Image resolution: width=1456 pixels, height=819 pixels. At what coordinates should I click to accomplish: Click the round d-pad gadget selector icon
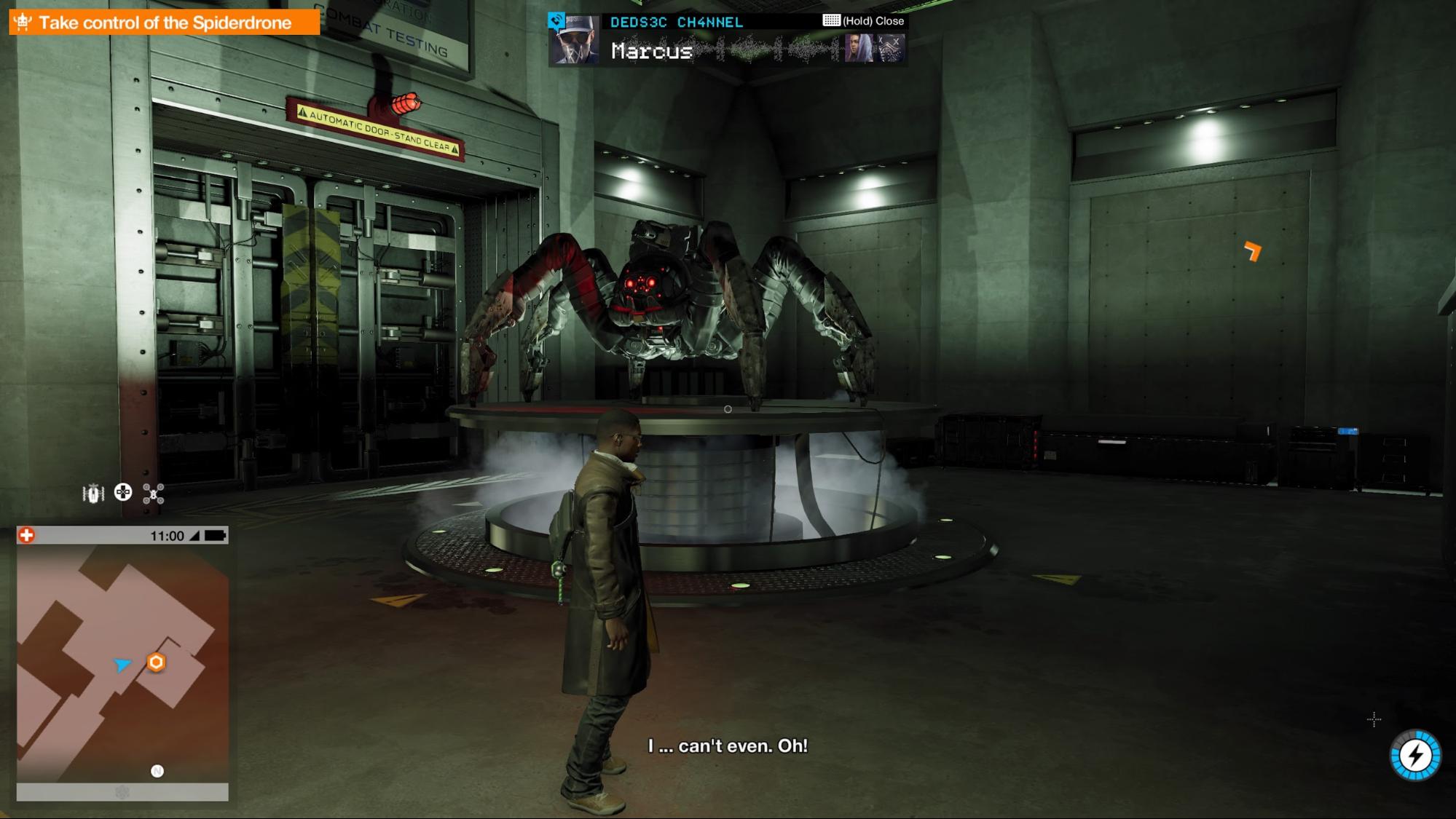pos(123,493)
